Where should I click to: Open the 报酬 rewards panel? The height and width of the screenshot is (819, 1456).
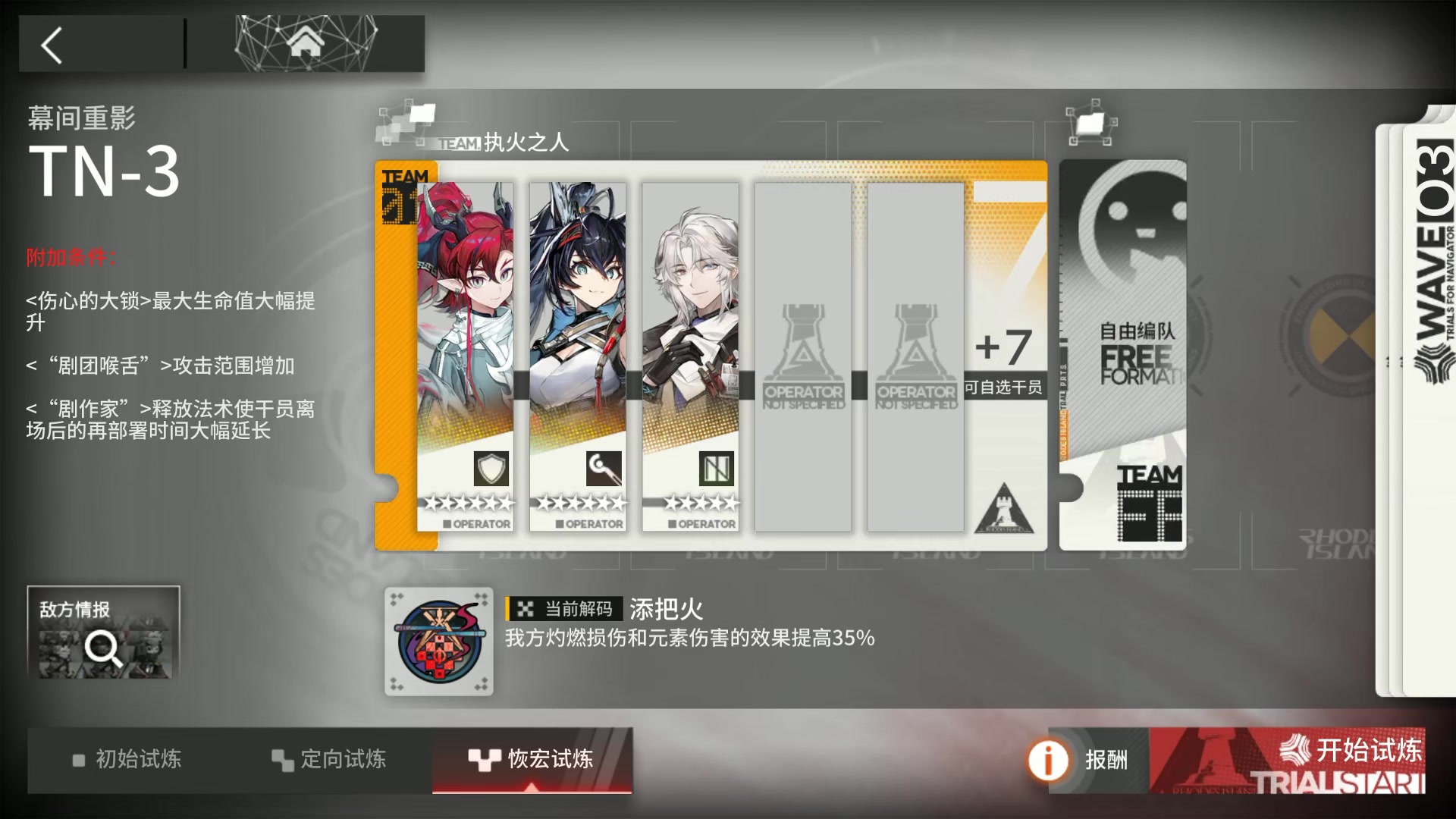[1107, 759]
